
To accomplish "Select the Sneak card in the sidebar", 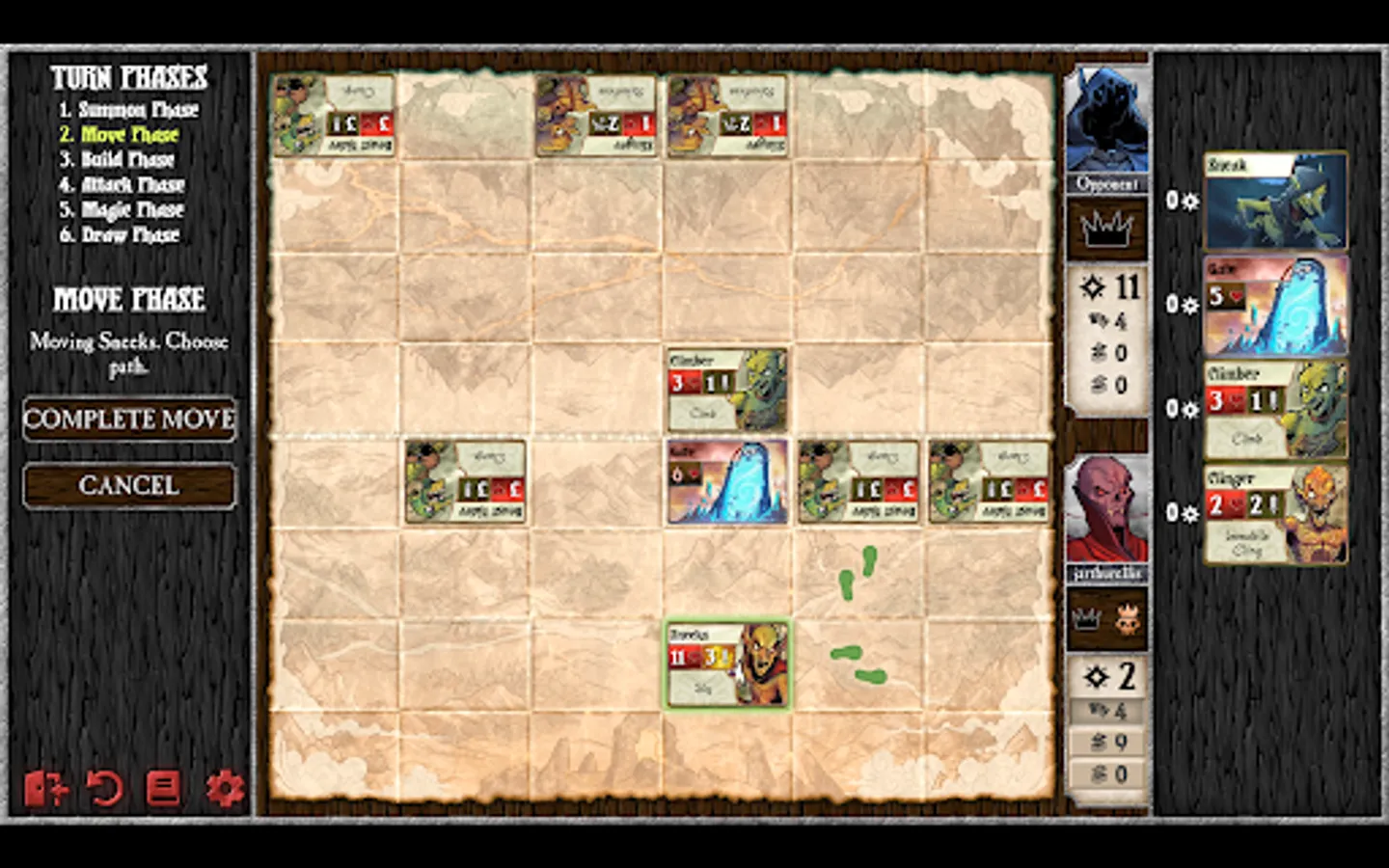I will [1275, 200].
